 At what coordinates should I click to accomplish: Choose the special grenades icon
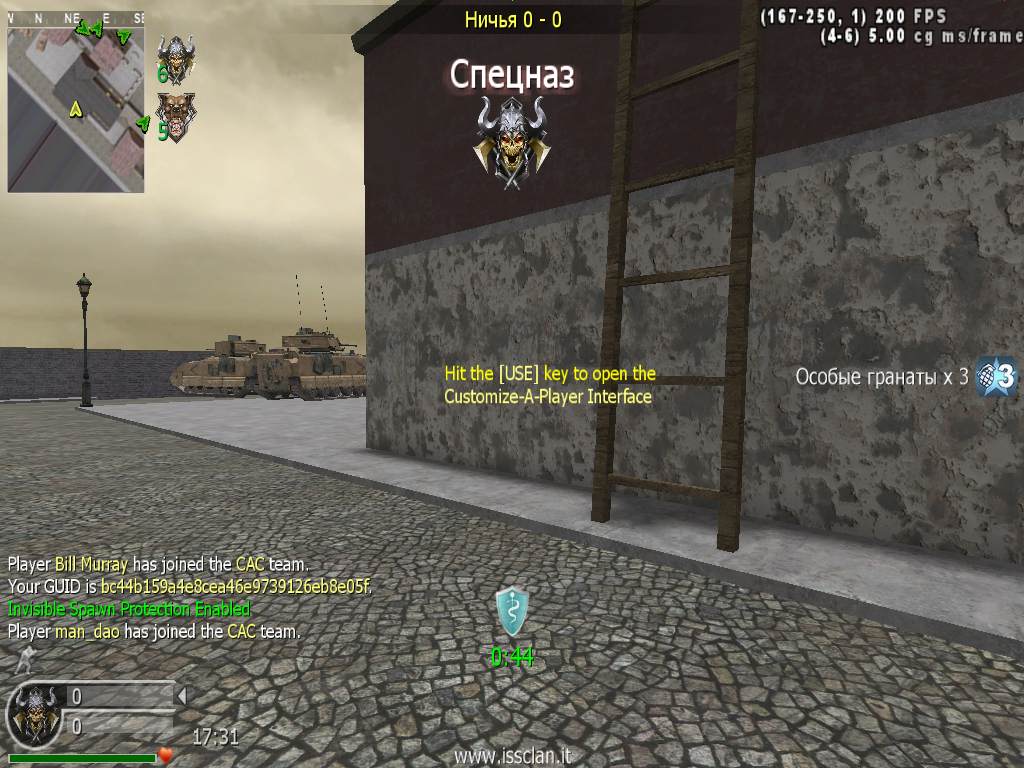pos(996,377)
